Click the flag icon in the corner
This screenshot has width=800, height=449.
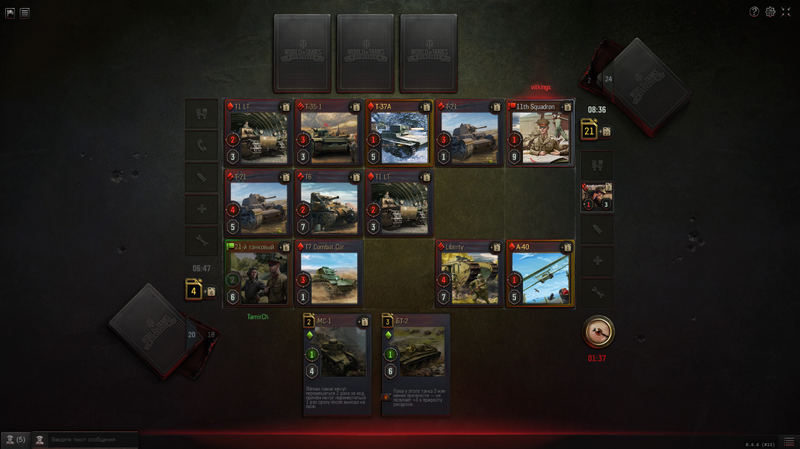pos(10,13)
